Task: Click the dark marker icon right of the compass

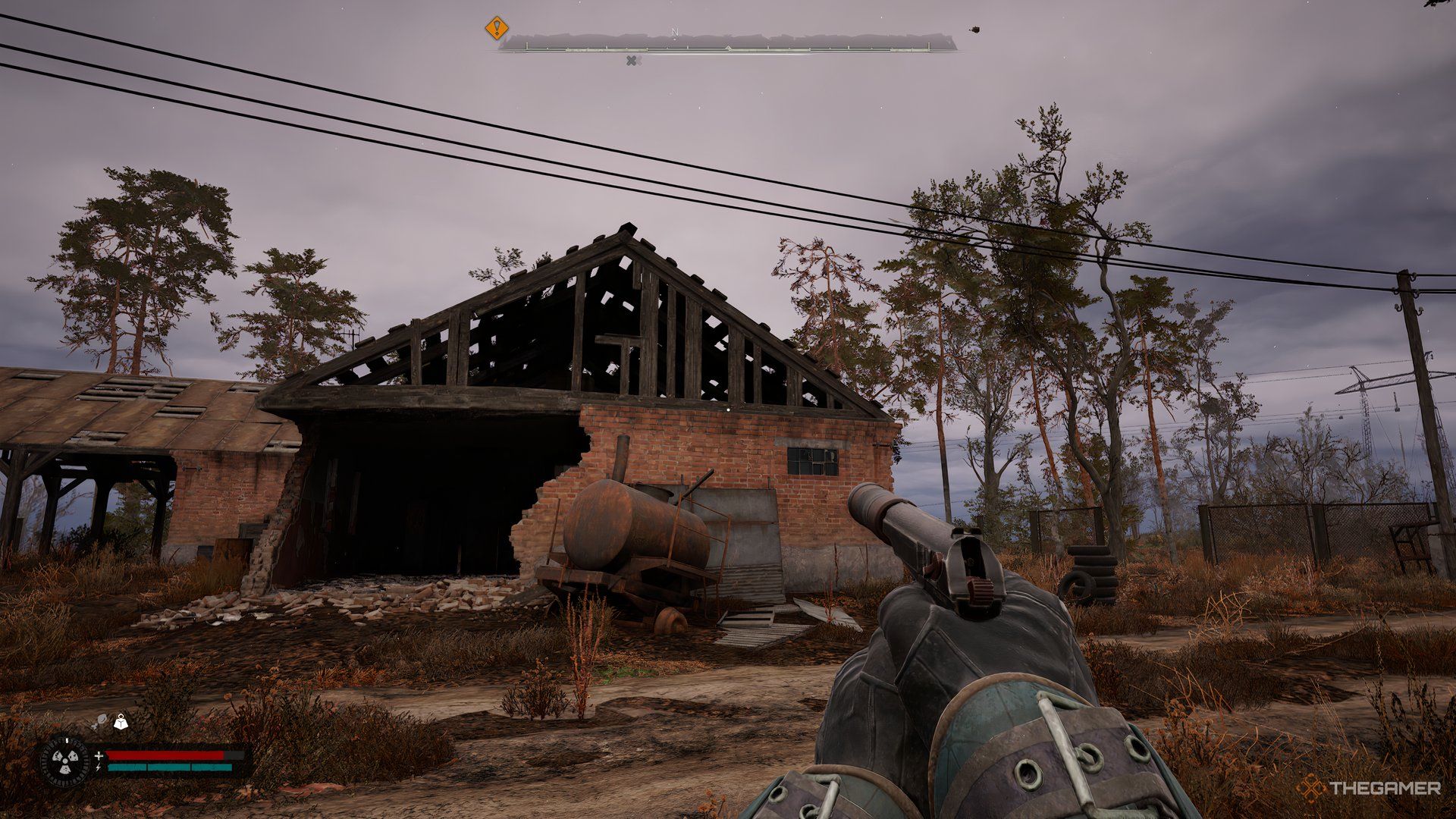Action: coord(974,30)
